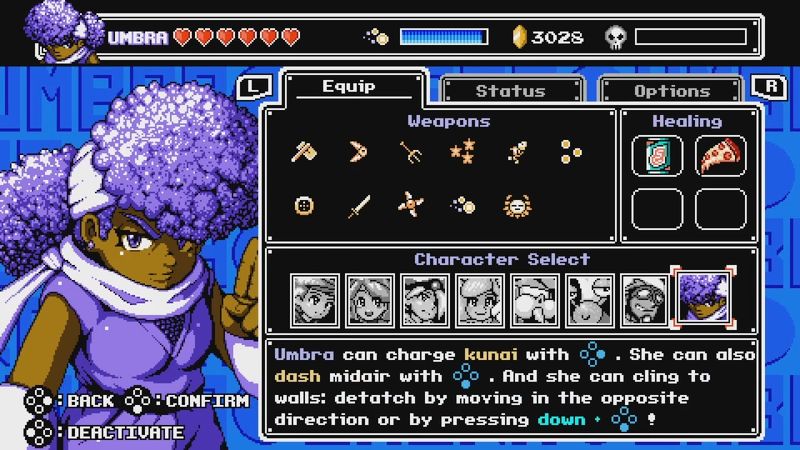The width and height of the screenshot is (800, 450).
Task: Choose the boomerang weapon
Action: point(357,152)
